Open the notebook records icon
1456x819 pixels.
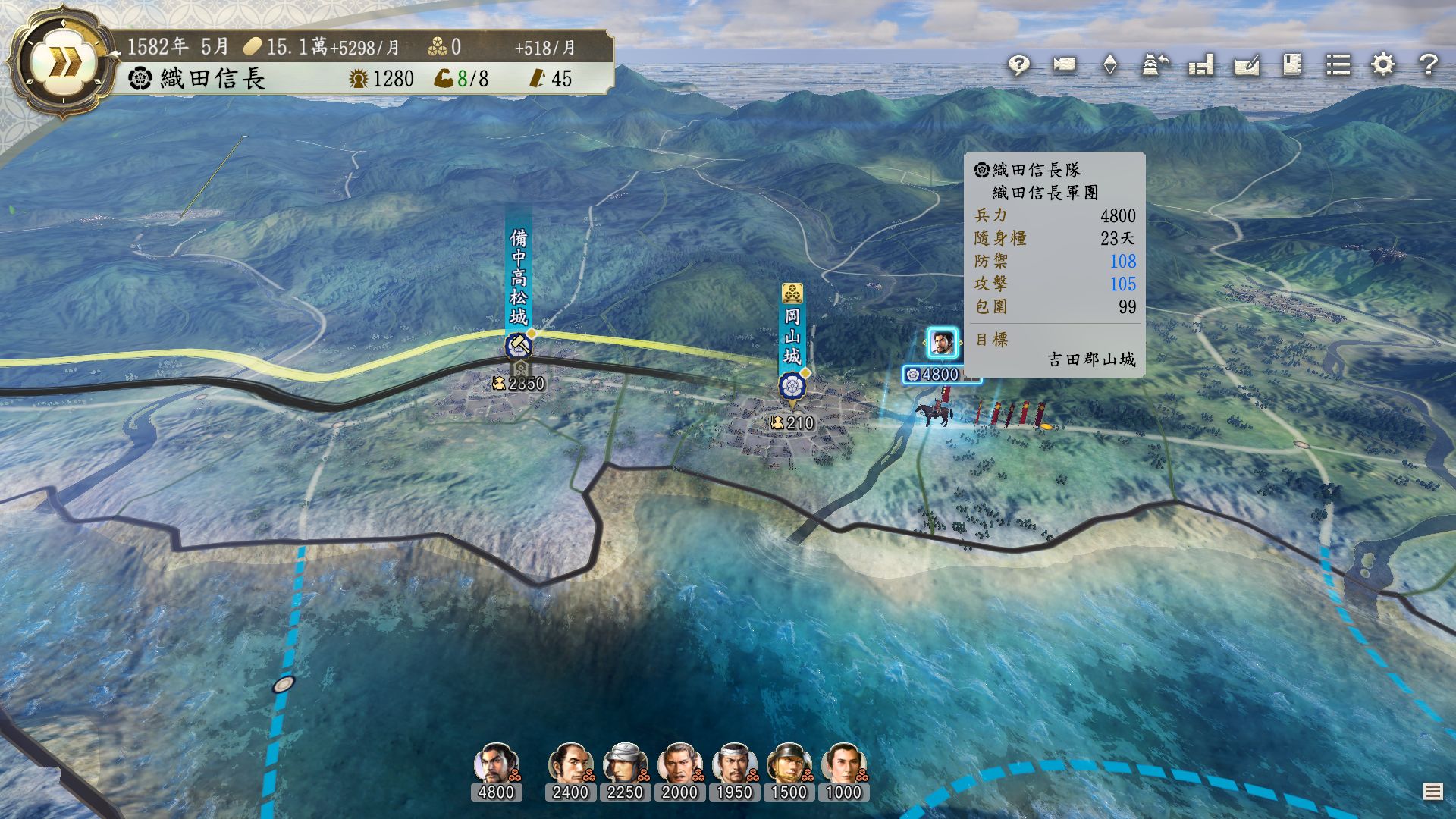[1292, 65]
